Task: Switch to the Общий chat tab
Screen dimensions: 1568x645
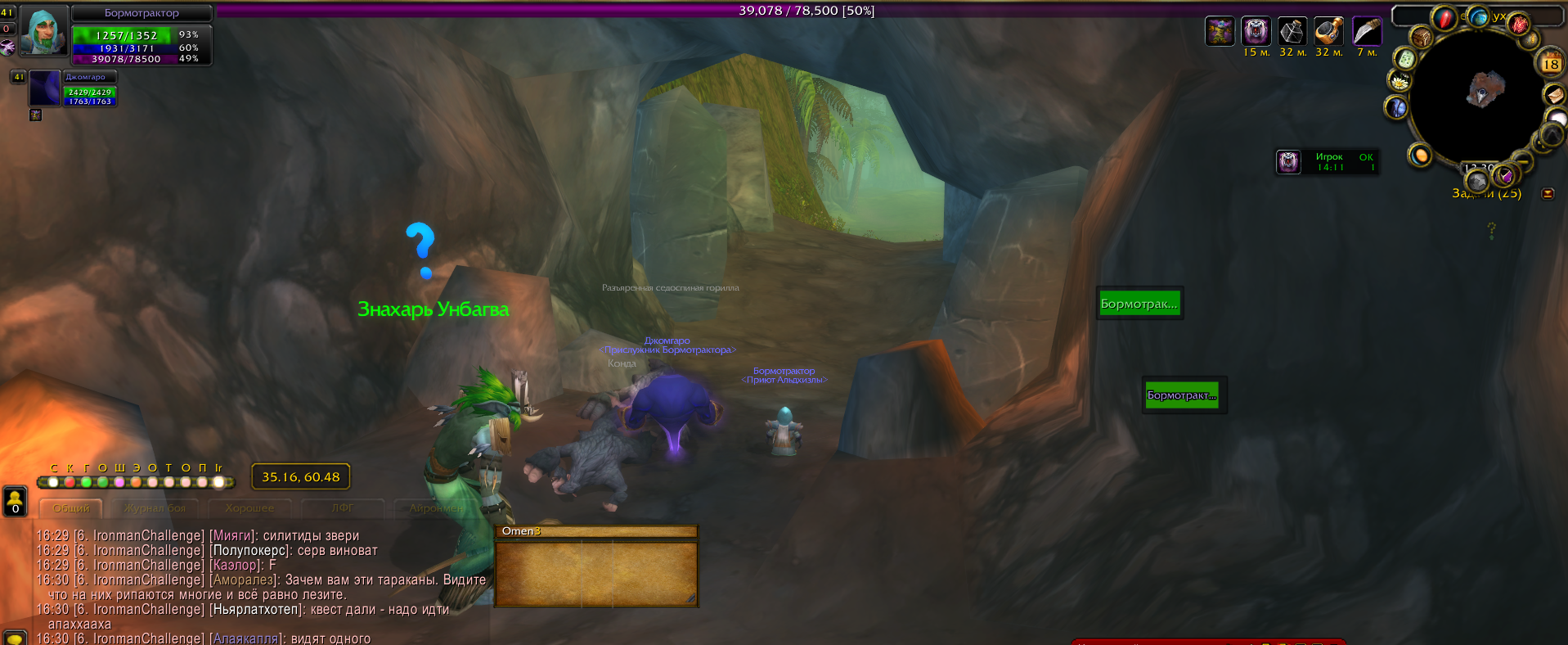Action: point(71,508)
